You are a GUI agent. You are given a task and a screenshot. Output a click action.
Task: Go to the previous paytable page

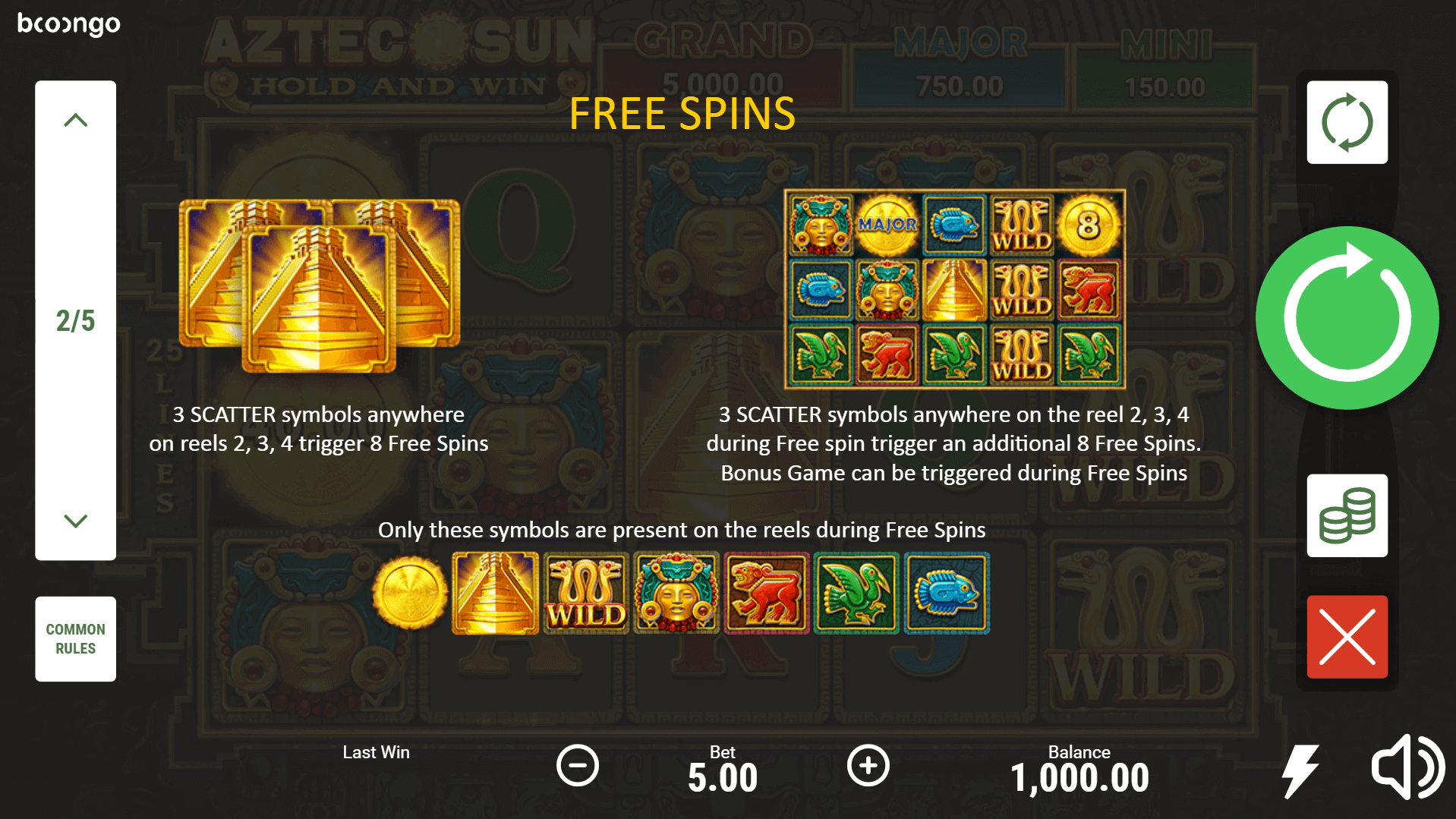75,121
